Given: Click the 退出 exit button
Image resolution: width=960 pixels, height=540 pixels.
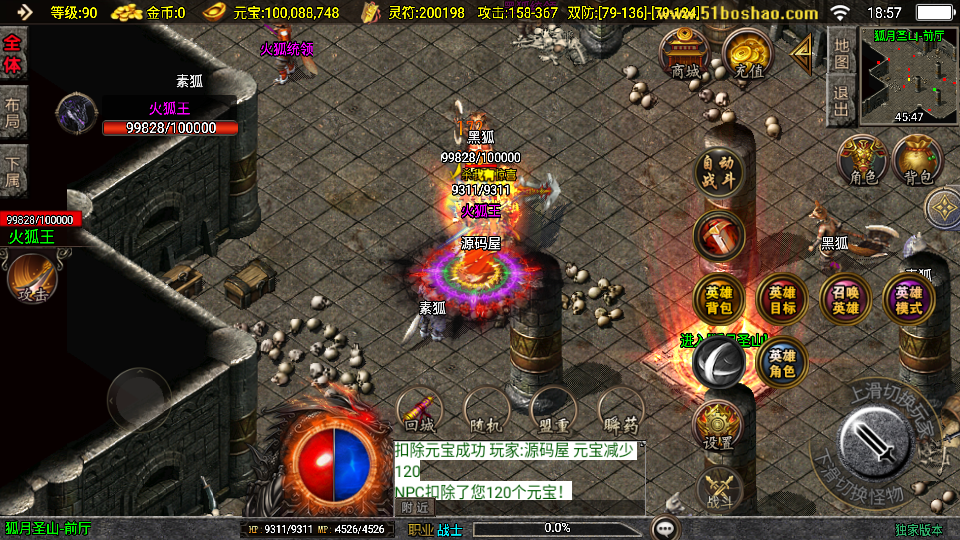Looking at the screenshot, I should [x=841, y=101].
